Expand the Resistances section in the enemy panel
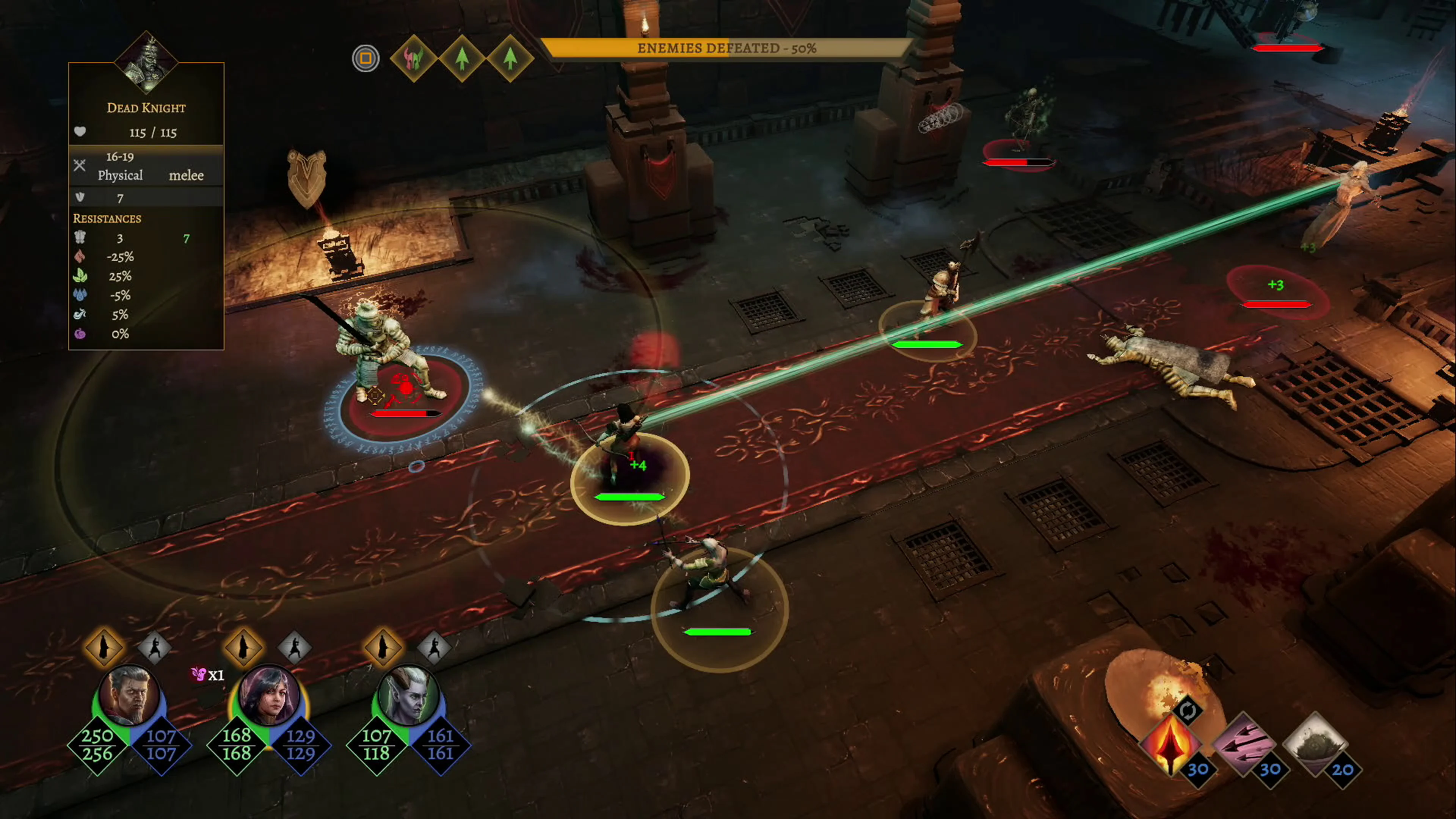Screen dimensions: 1456x819 pyautogui.click(x=107, y=219)
